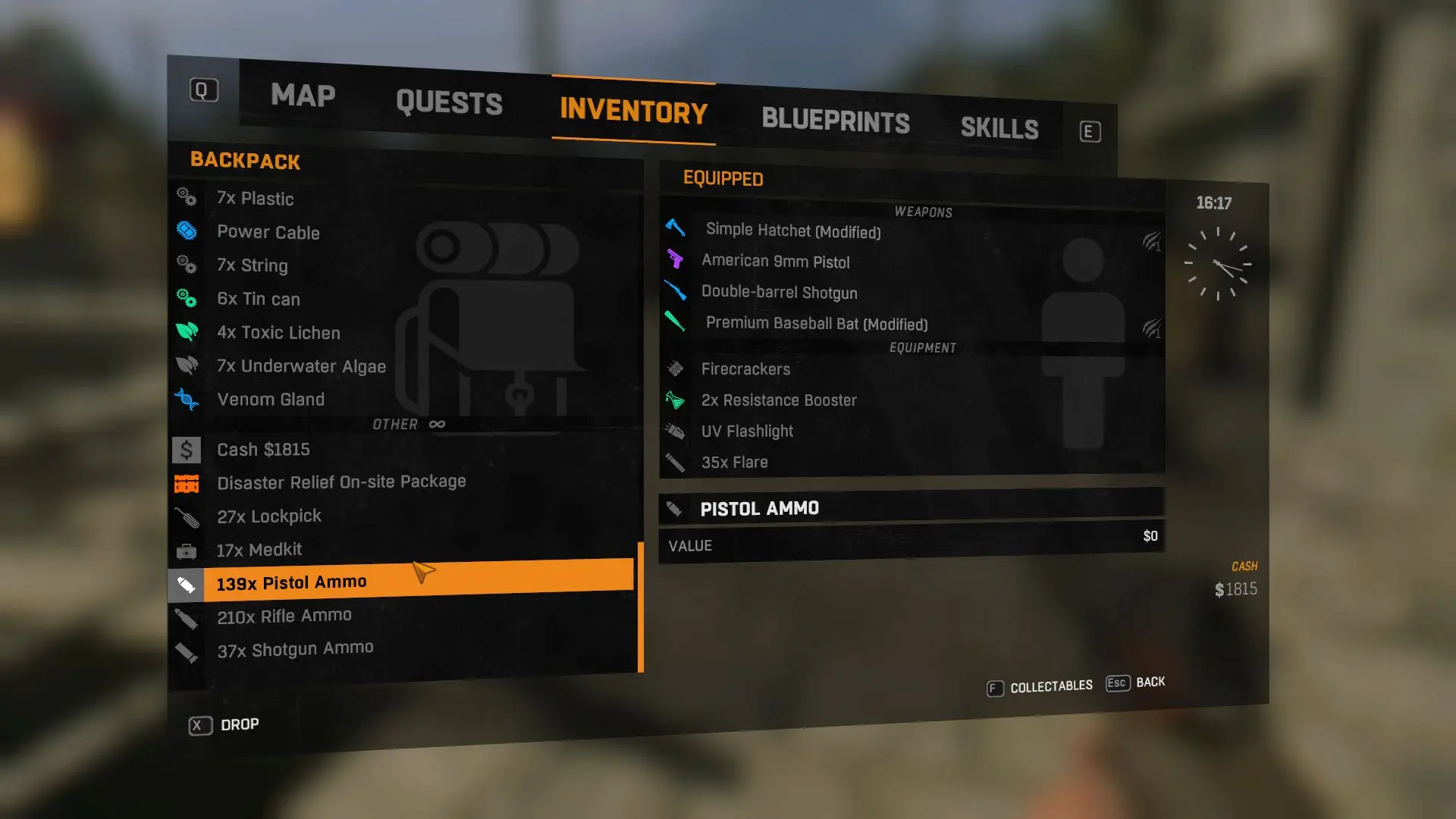Choose the 17x Medkit entry
The width and height of the screenshot is (1456, 819).
[x=259, y=550]
